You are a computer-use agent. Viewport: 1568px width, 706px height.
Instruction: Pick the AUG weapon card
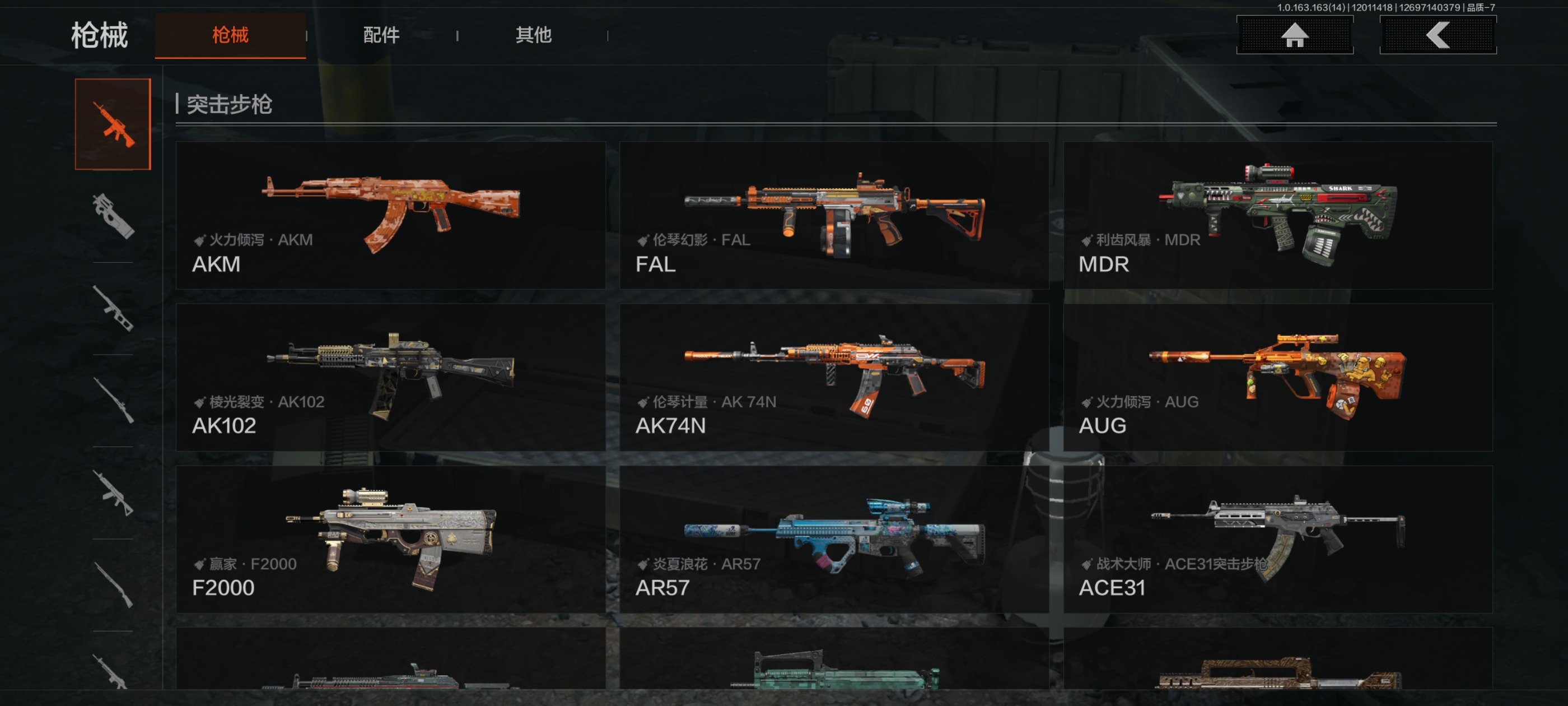point(1277,377)
